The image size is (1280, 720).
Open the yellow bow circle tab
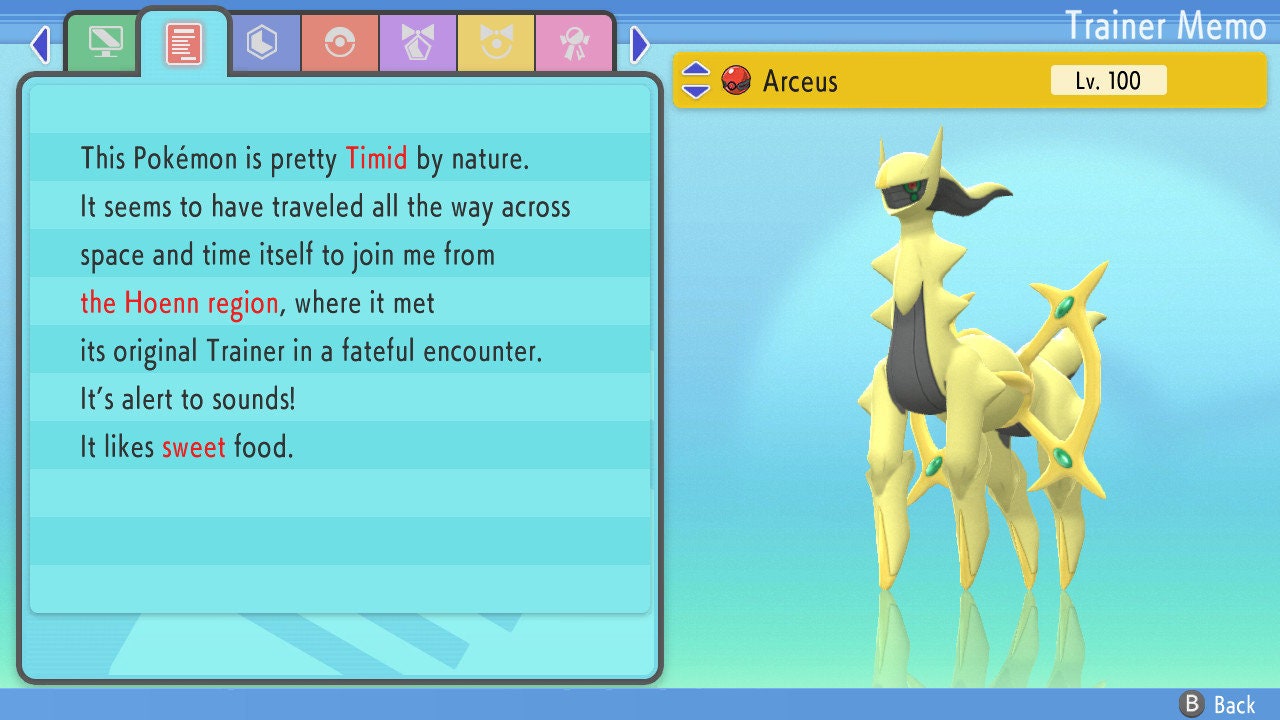[496, 43]
